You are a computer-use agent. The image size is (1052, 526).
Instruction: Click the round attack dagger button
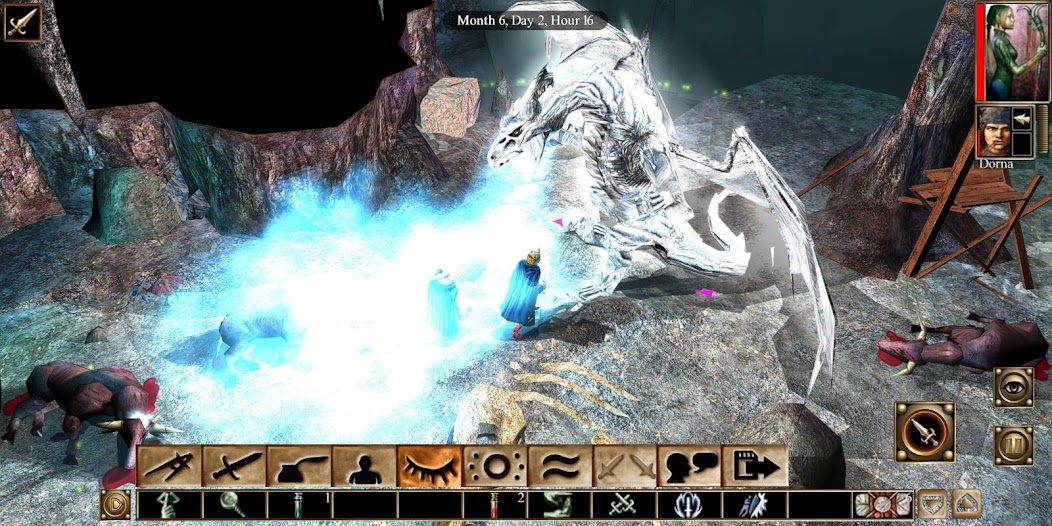click(924, 432)
